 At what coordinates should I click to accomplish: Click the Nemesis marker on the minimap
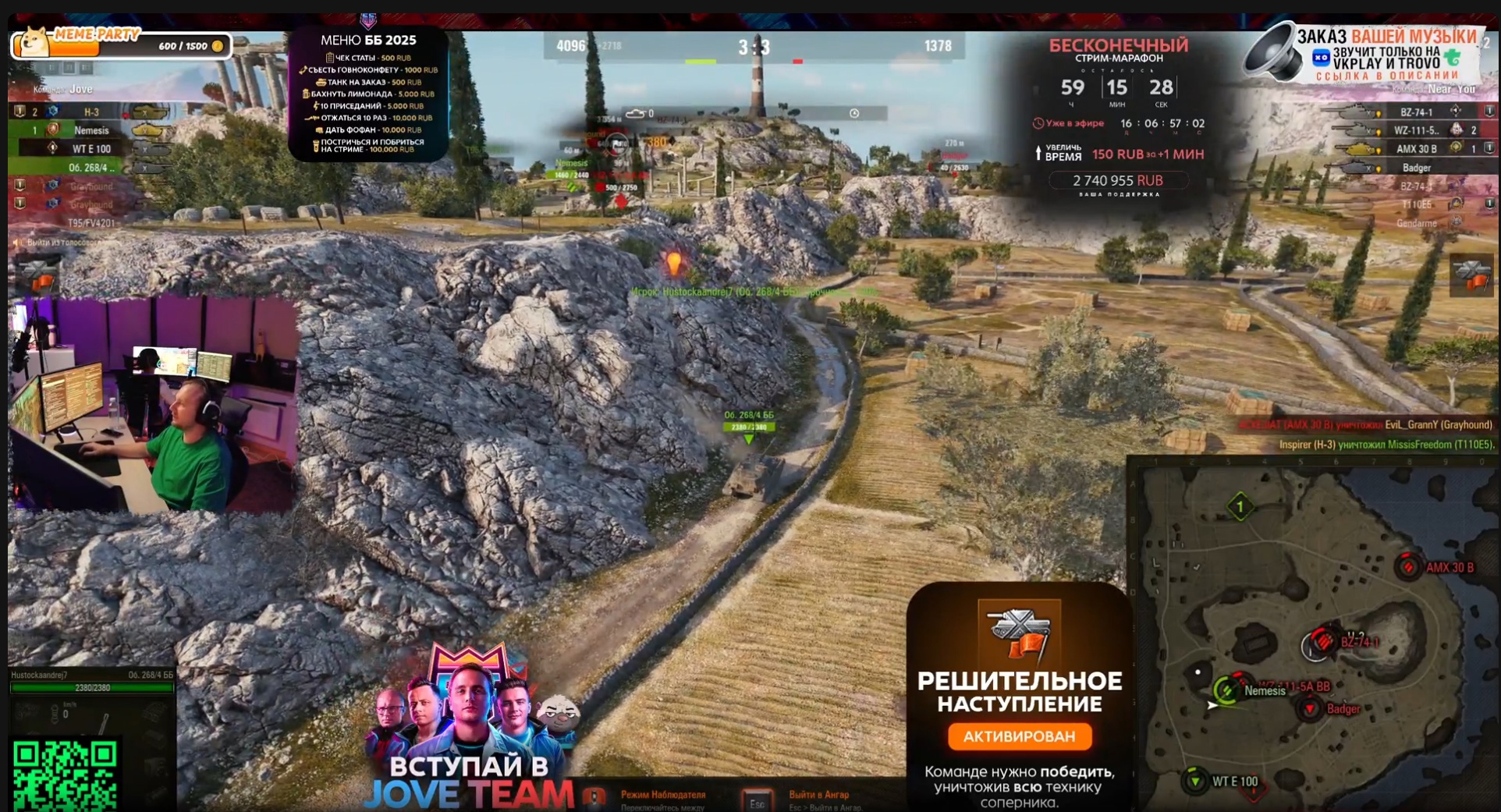point(1226,690)
